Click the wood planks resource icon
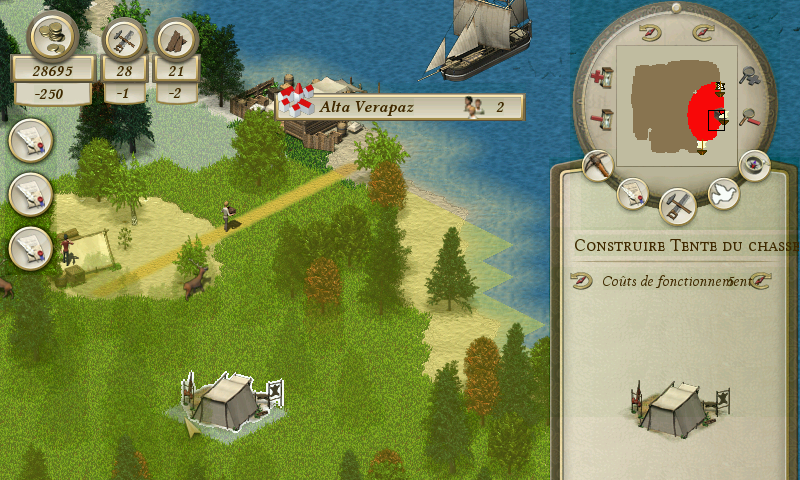The height and width of the screenshot is (480, 800). 177,39
